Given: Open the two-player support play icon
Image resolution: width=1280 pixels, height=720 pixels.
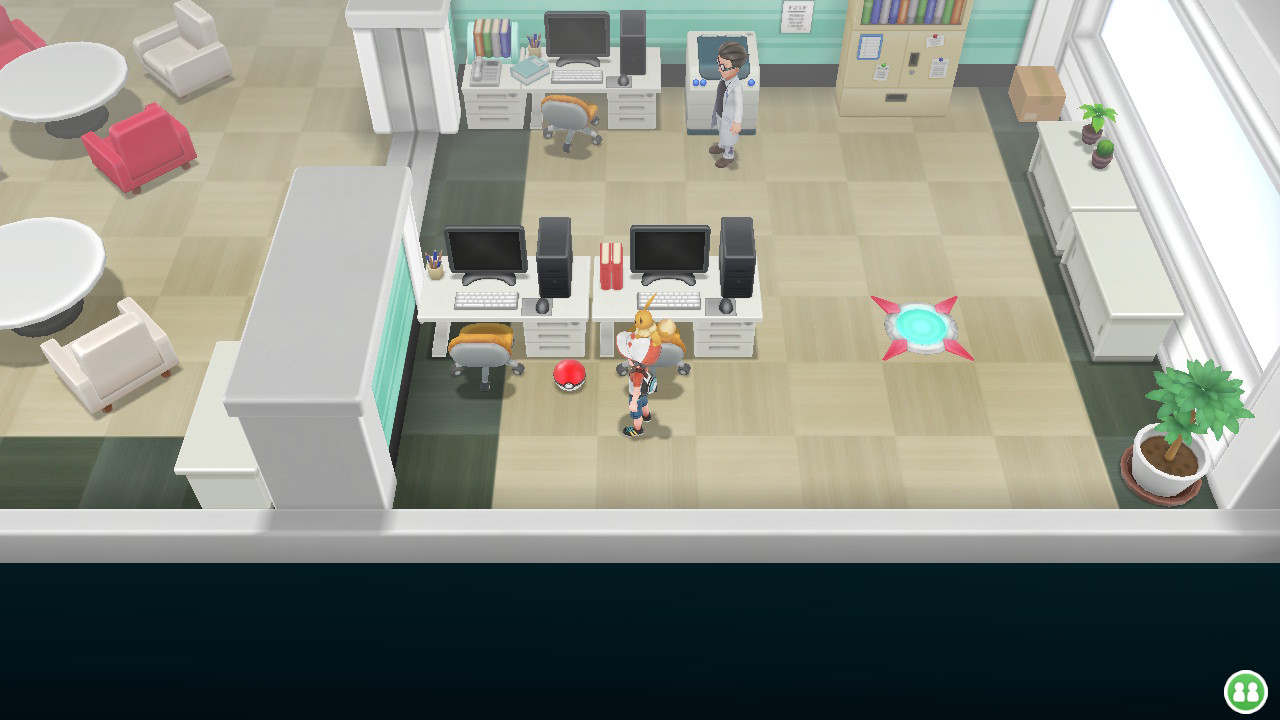Looking at the screenshot, I should coord(1245,691).
